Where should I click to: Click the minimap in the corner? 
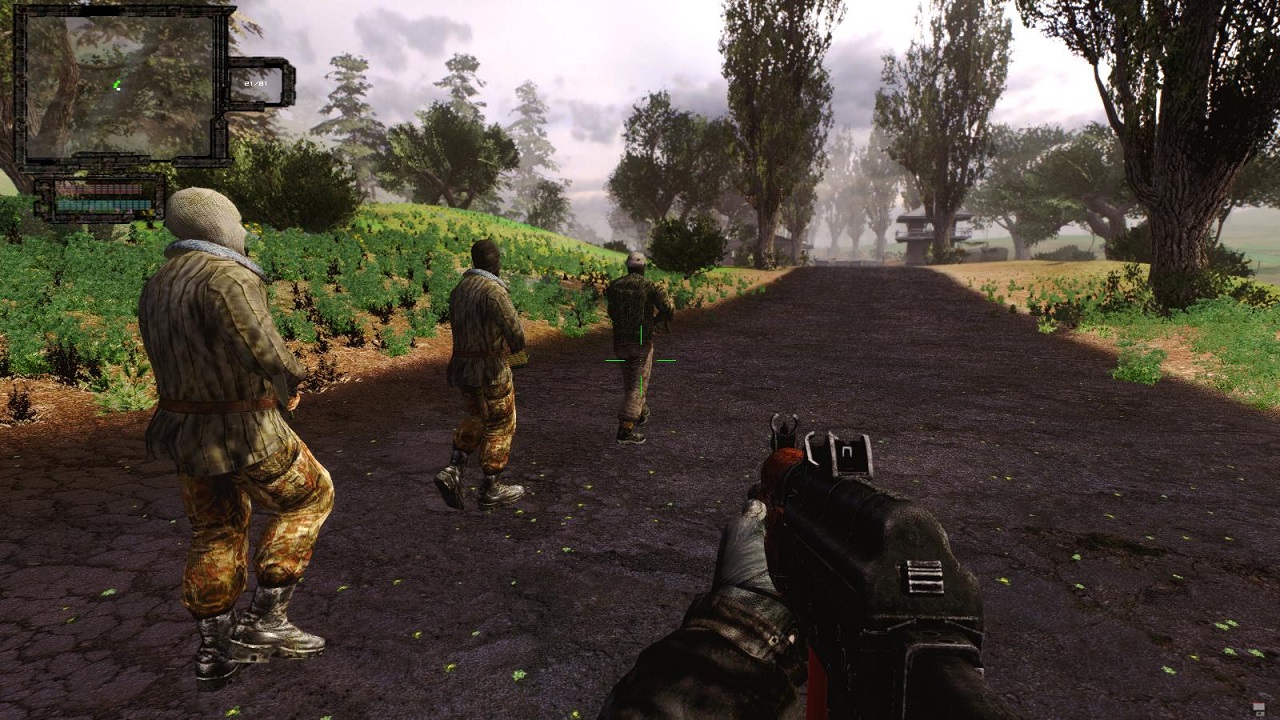(120, 85)
